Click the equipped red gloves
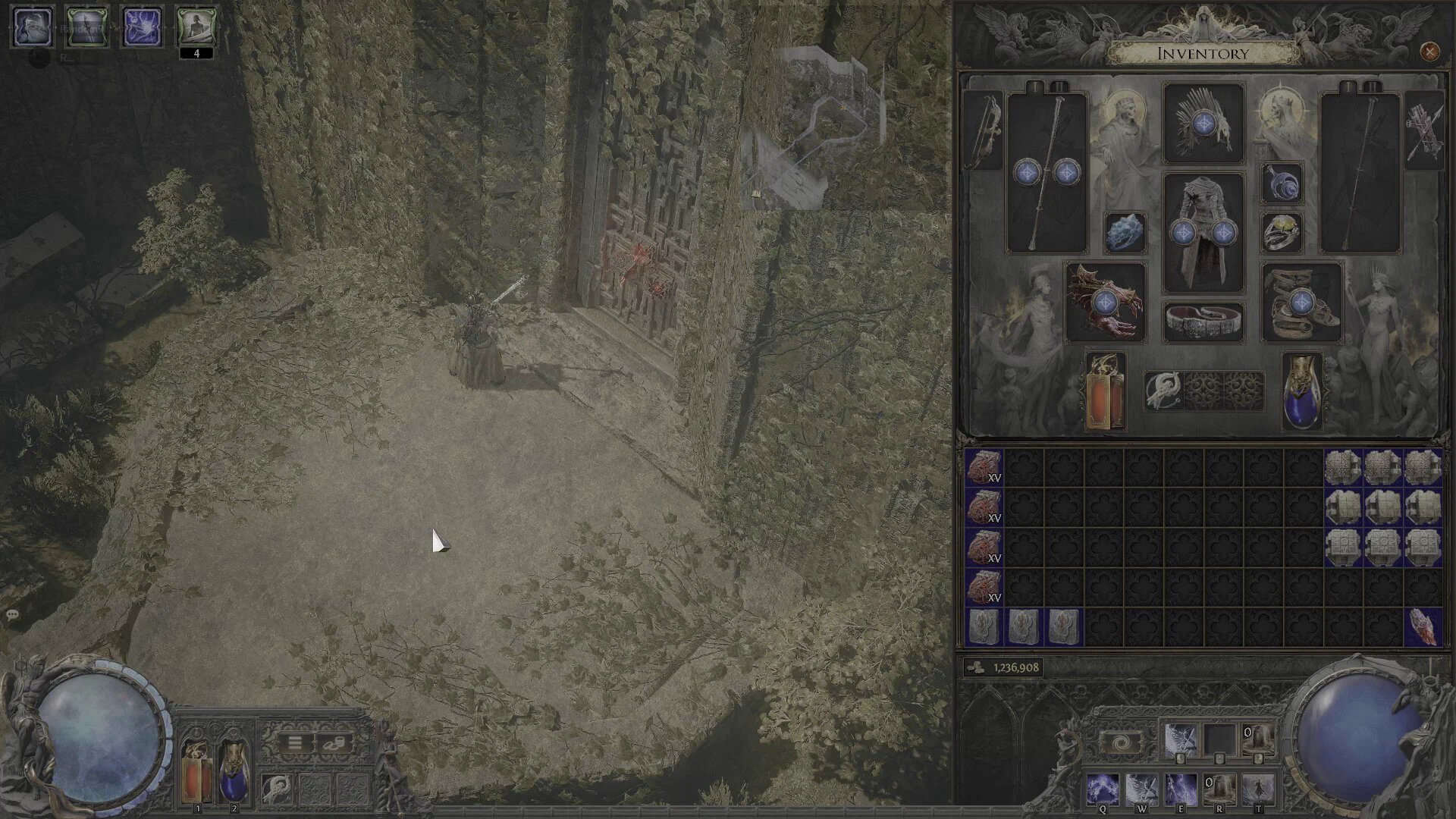Screen dimensions: 1456x819 1105,302
